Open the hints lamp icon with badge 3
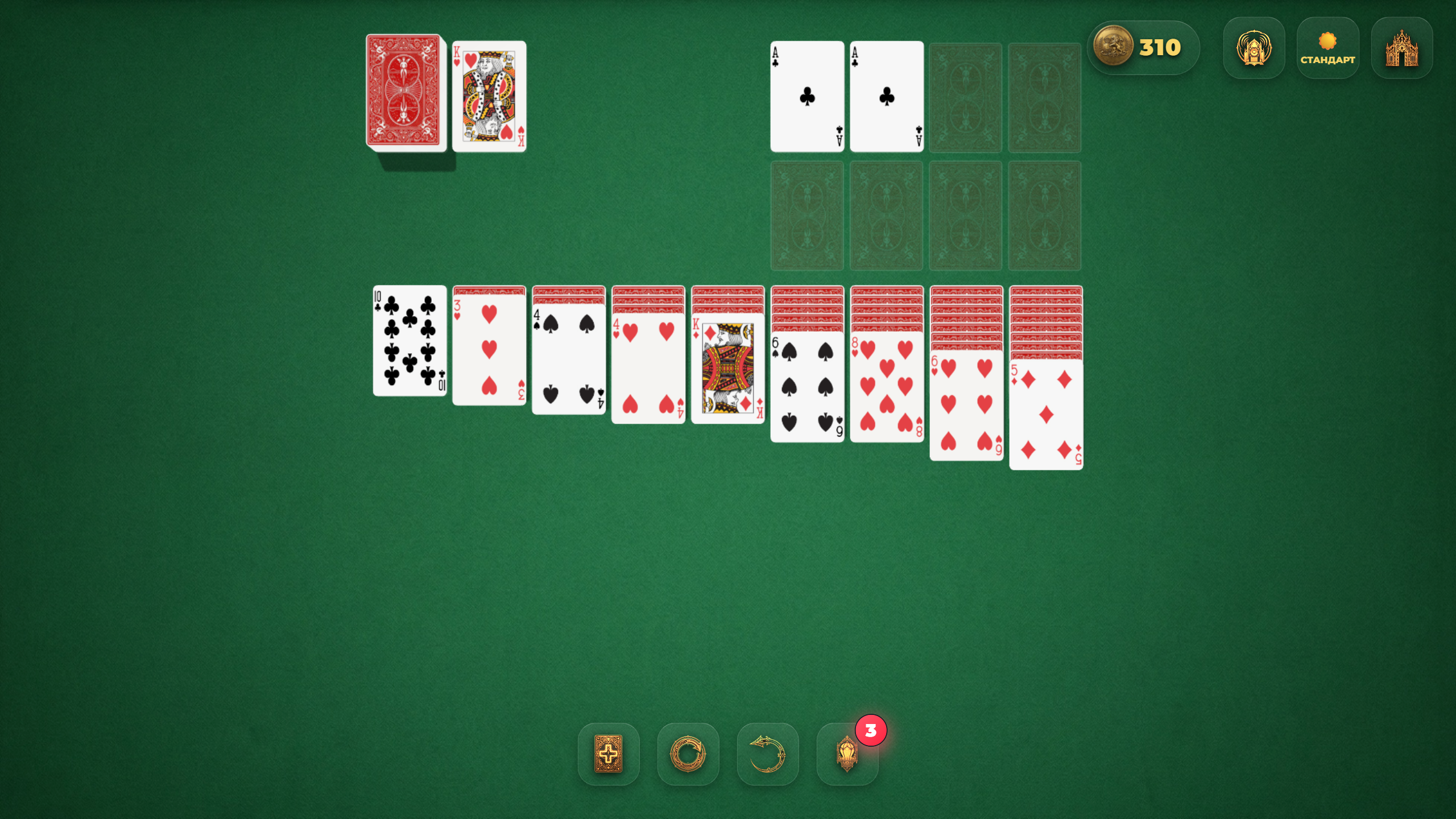1456x819 pixels. 847,754
